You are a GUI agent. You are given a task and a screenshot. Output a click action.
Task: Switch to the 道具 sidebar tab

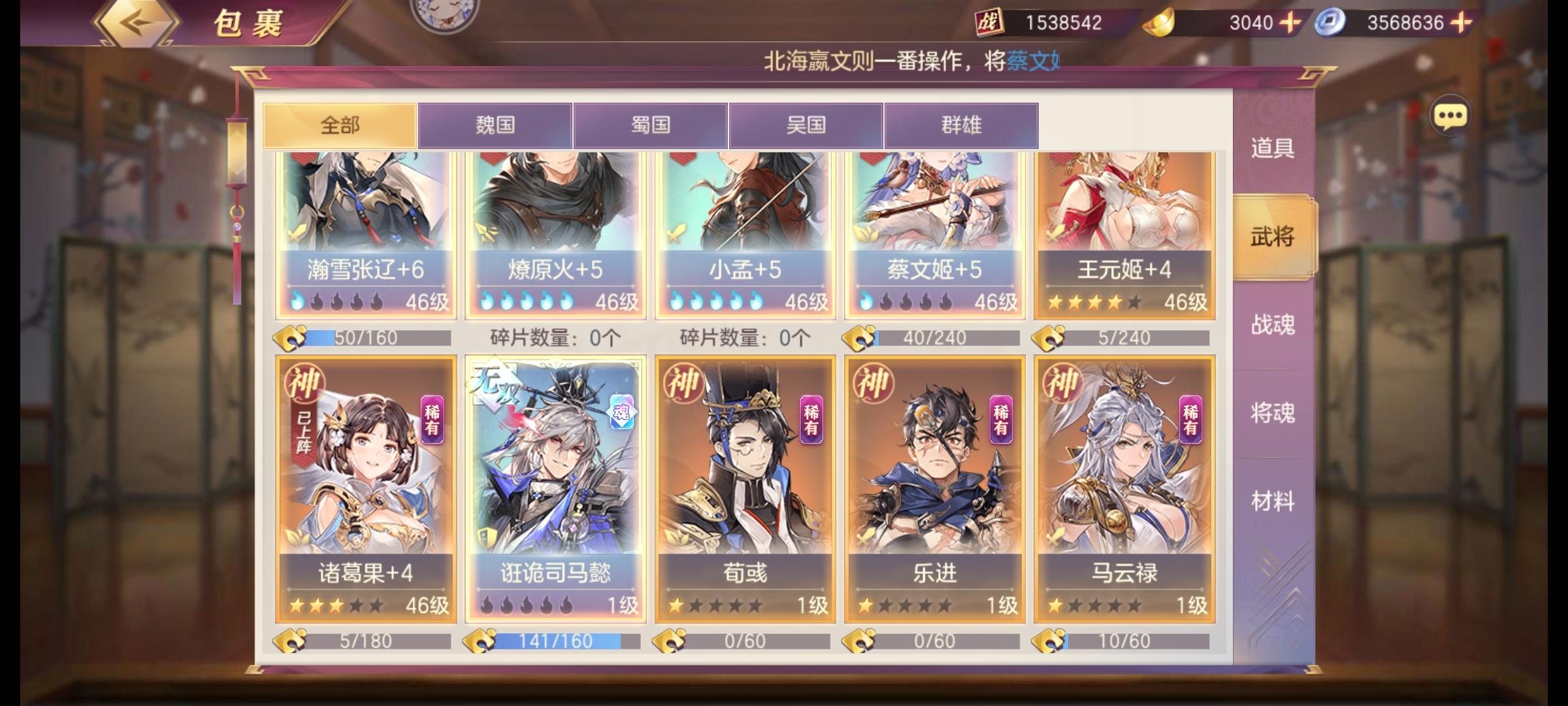click(1271, 148)
